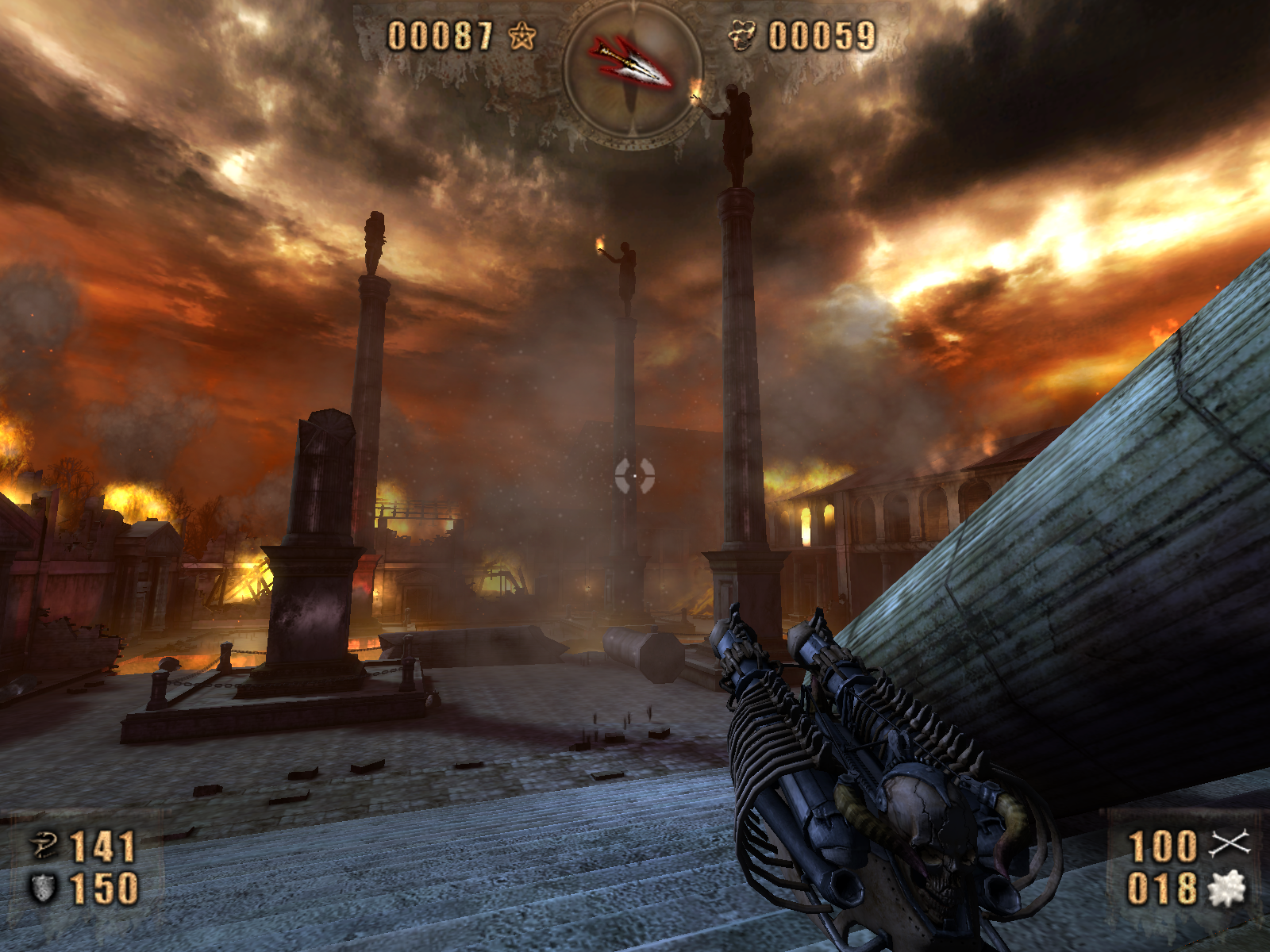
Task: Click the burst ammo icon beside 018
Action: tap(1226, 889)
